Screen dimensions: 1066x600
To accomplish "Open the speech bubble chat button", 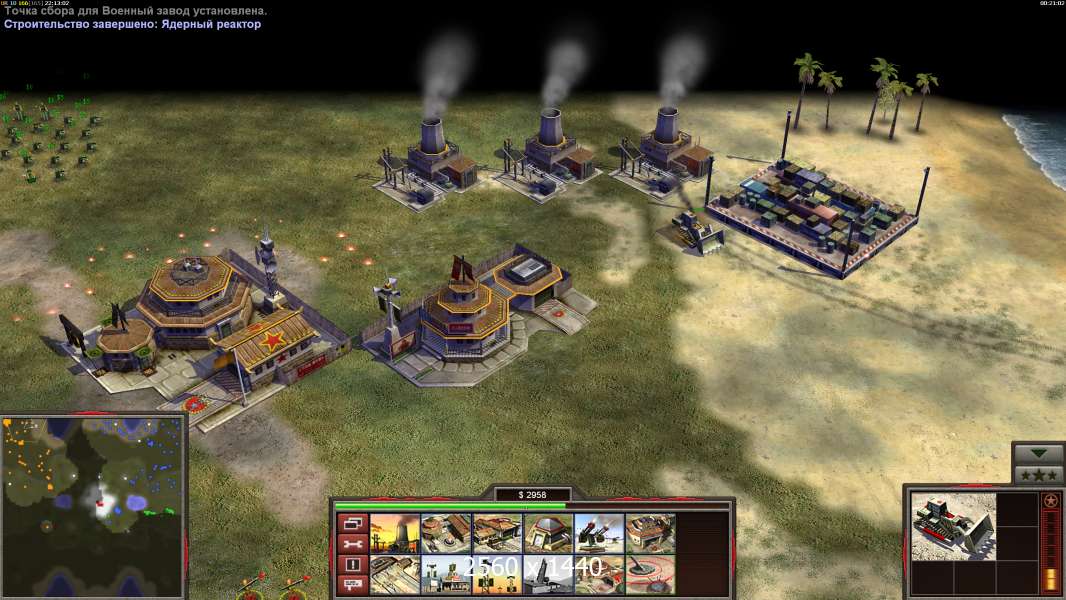I will tap(351, 586).
